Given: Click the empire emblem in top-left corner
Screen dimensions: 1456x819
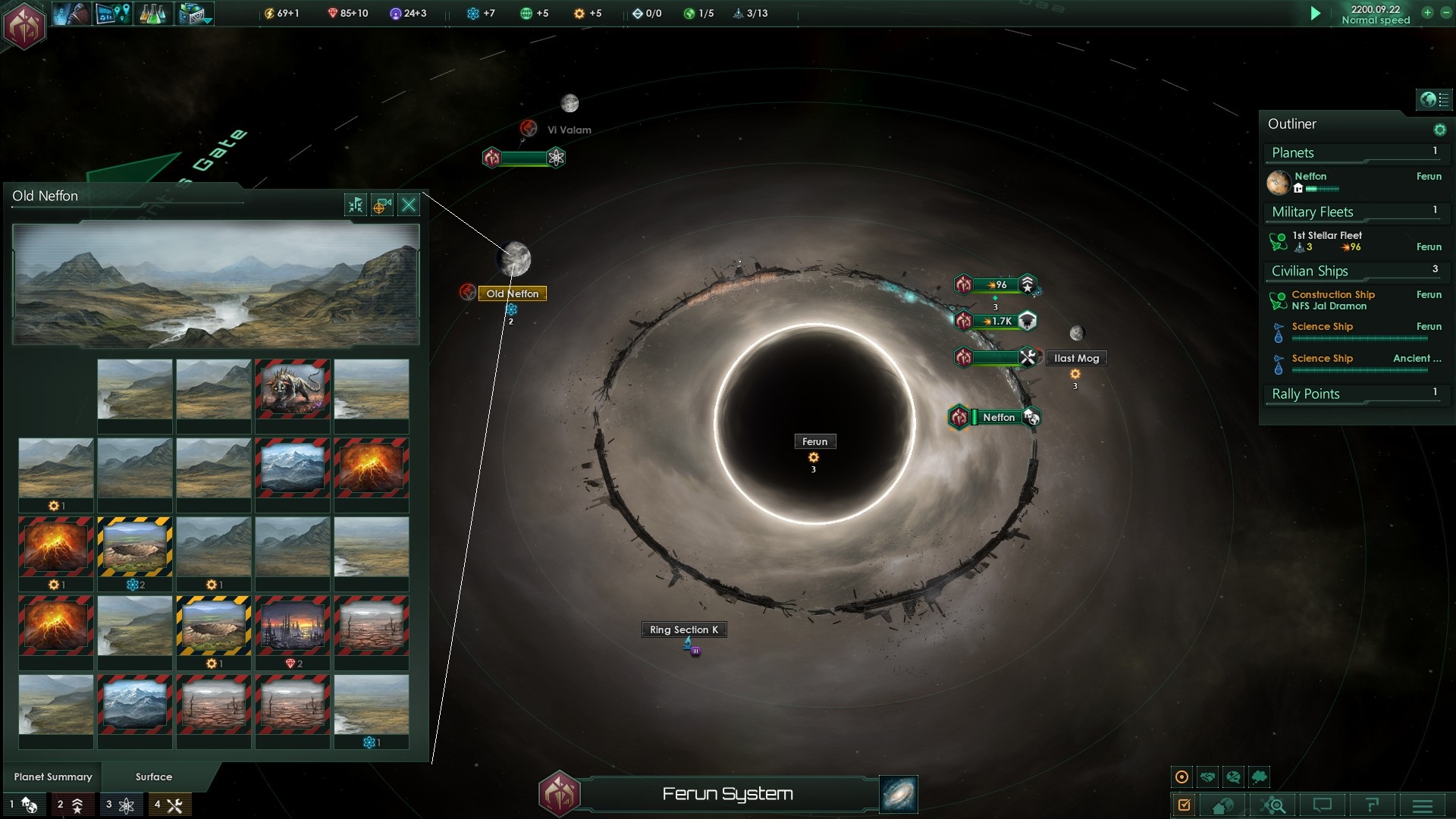Looking at the screenshot, I should [x=25, y=25].
